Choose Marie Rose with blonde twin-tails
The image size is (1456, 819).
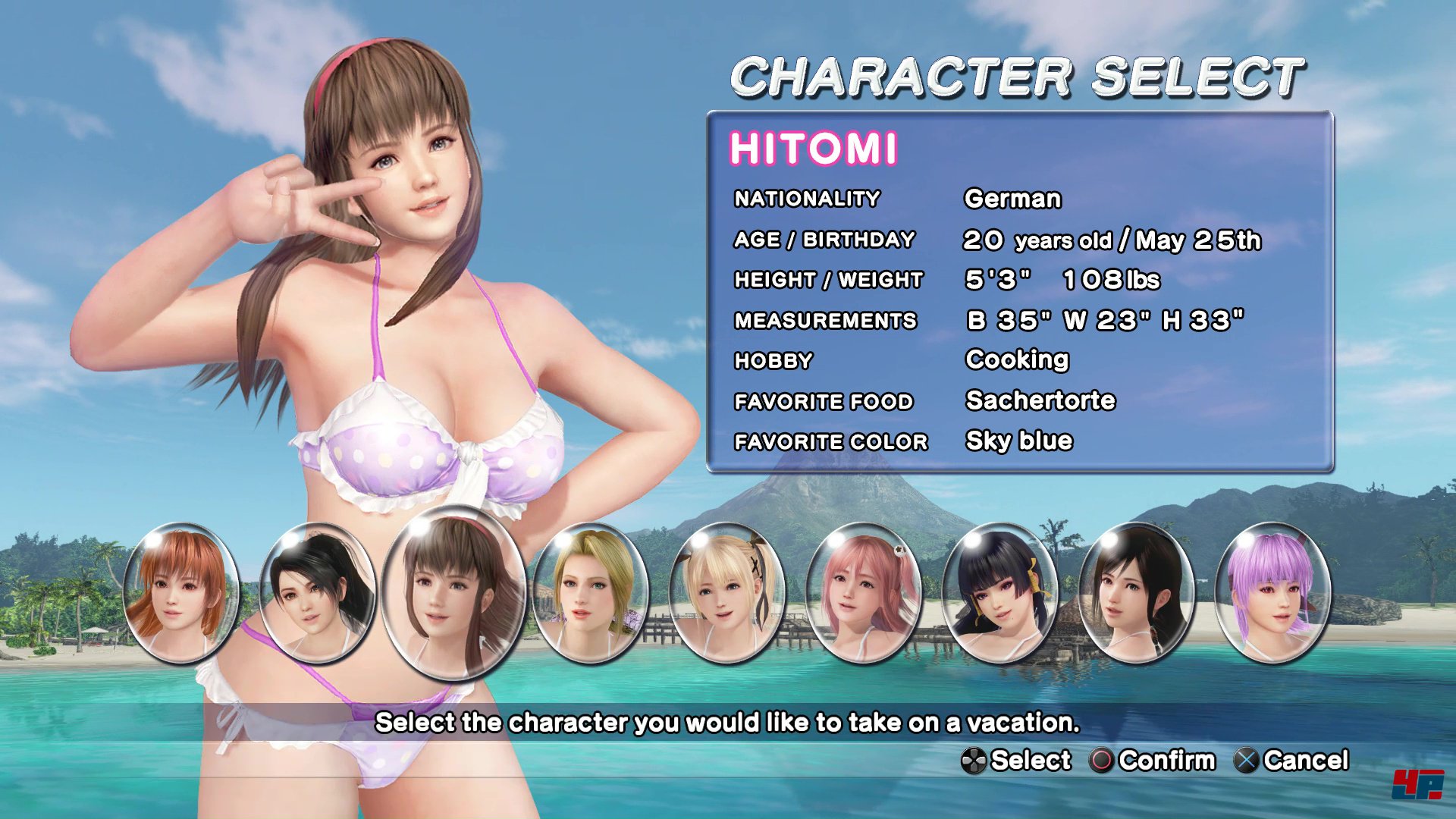pos(727,592)
